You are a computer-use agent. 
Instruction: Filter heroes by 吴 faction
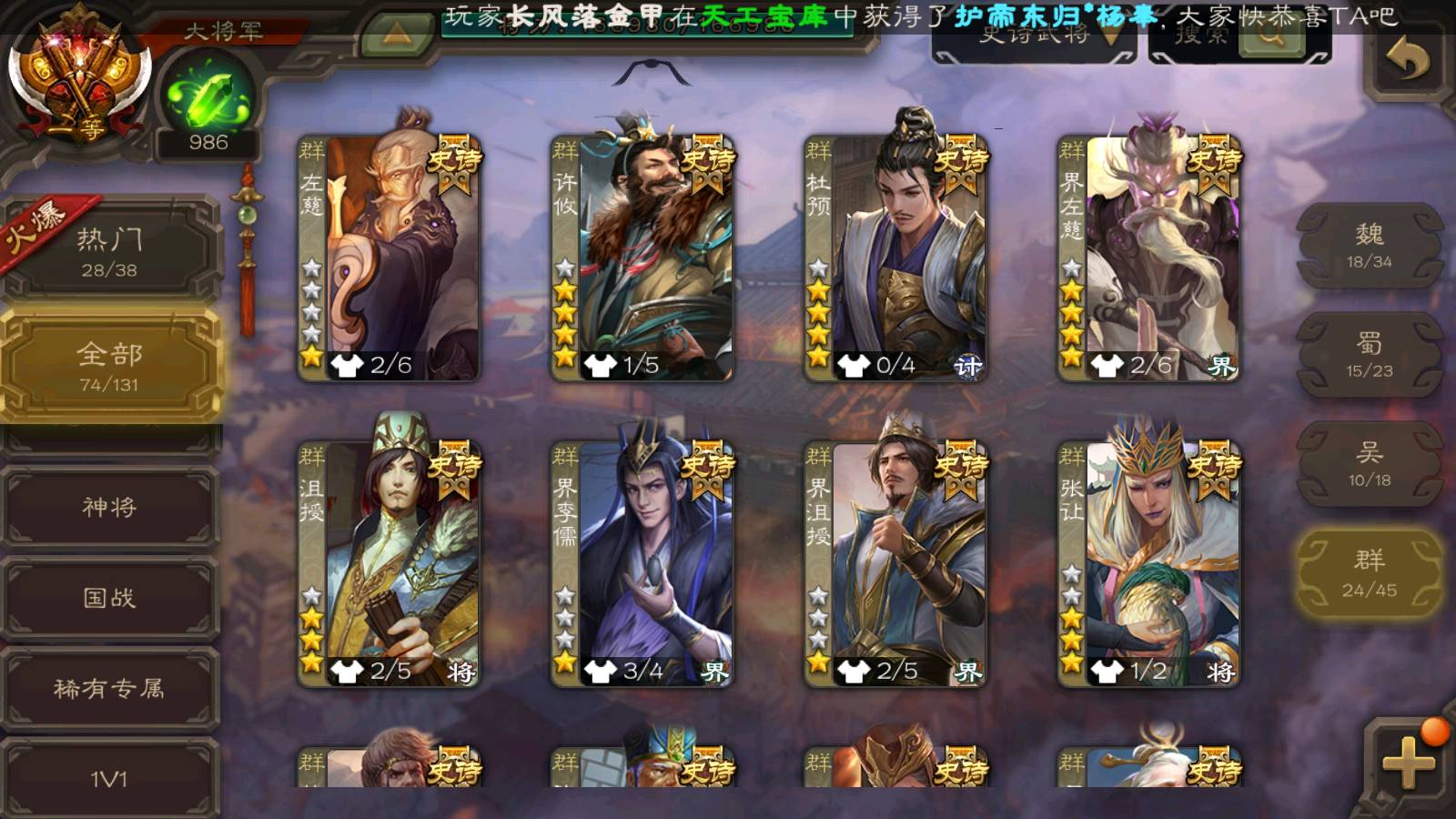[x=1369, y=464]
